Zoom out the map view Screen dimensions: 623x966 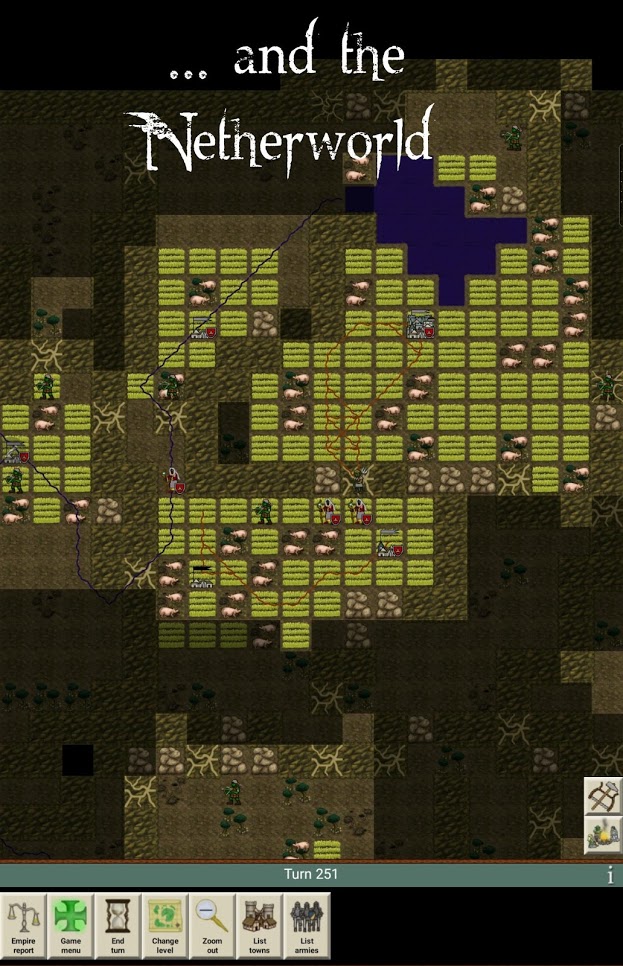click(212, 925)
